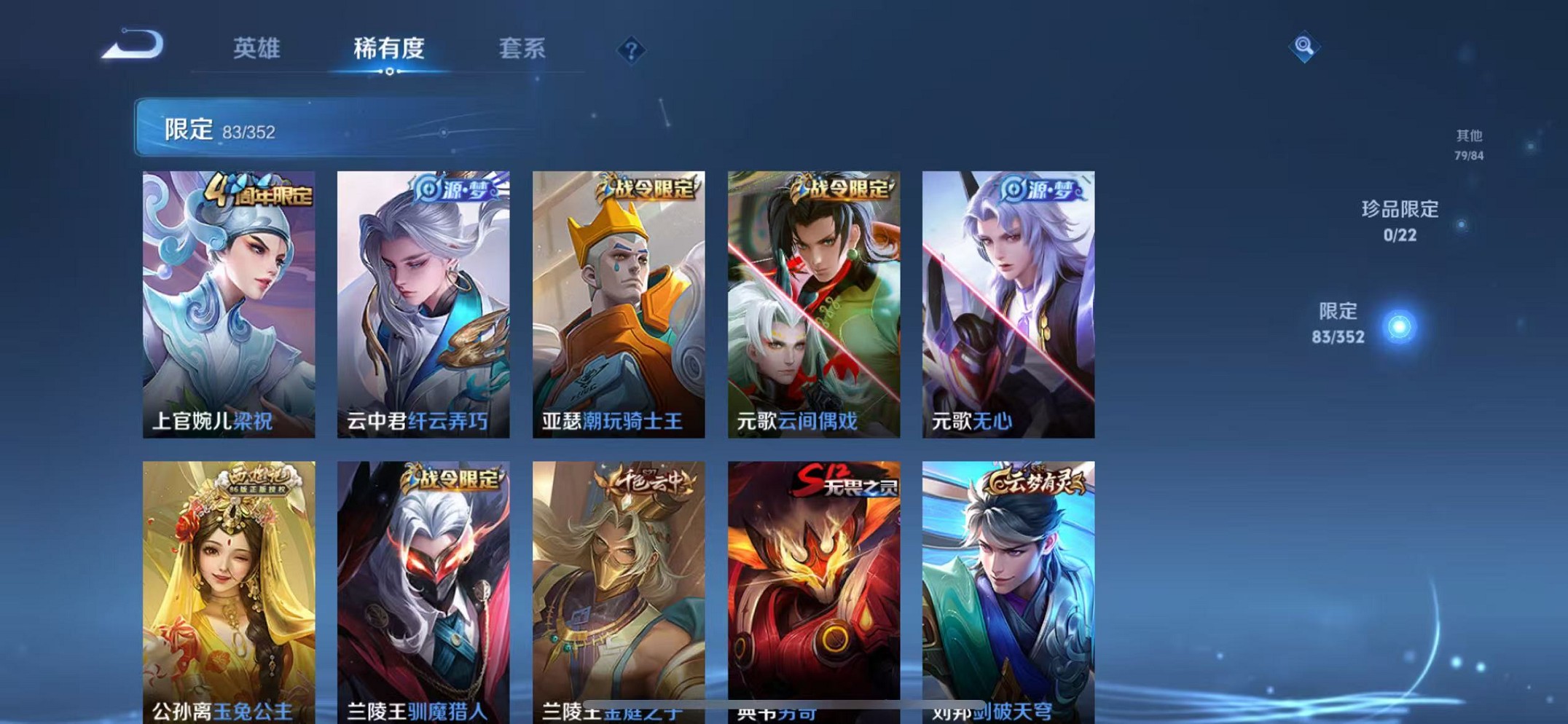Open the 亚瑟 潮玩骑士王 skin
The image size is (1568, 724).
tap(622, 302)
